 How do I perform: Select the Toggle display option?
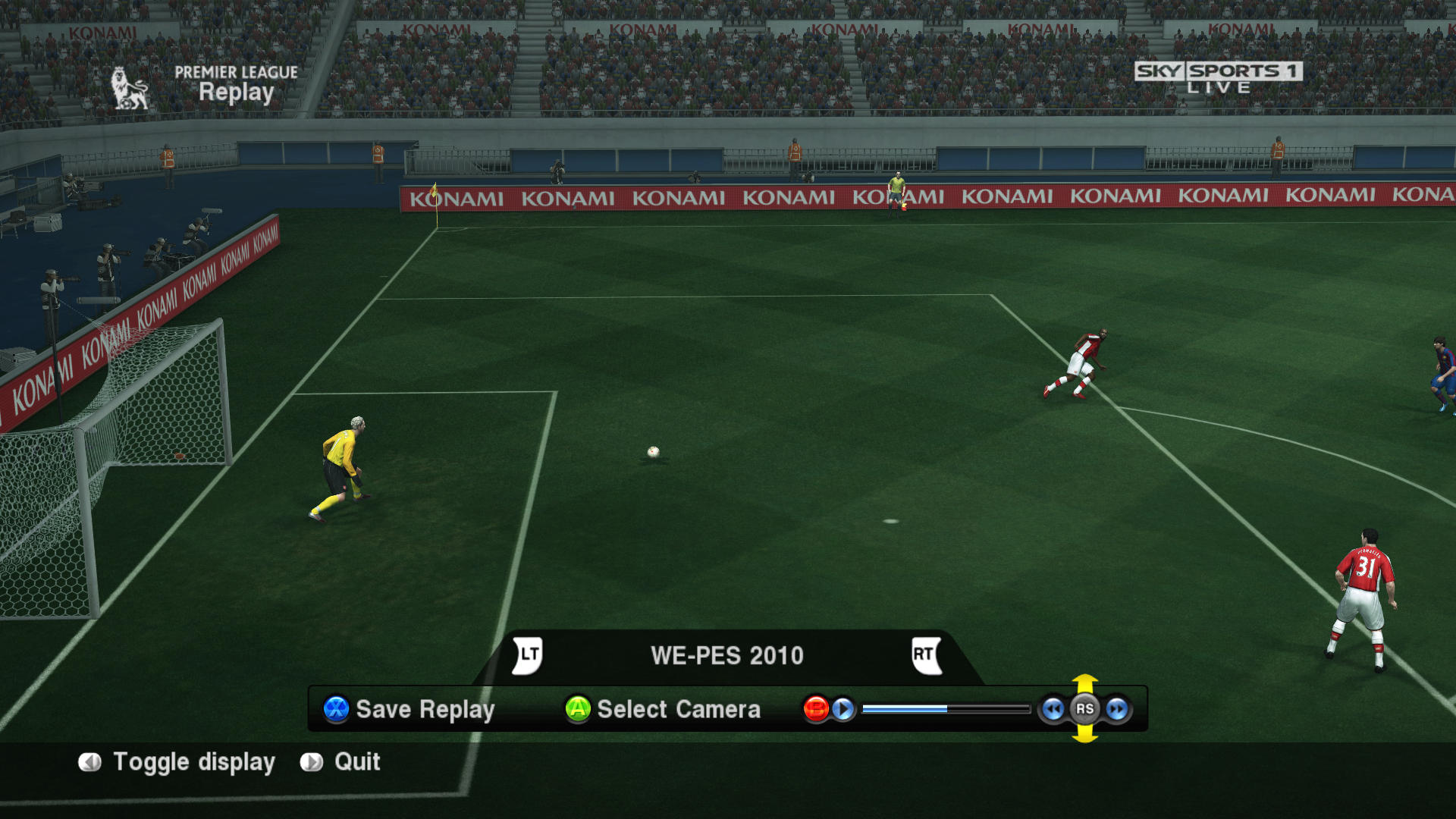pos(177,762)
